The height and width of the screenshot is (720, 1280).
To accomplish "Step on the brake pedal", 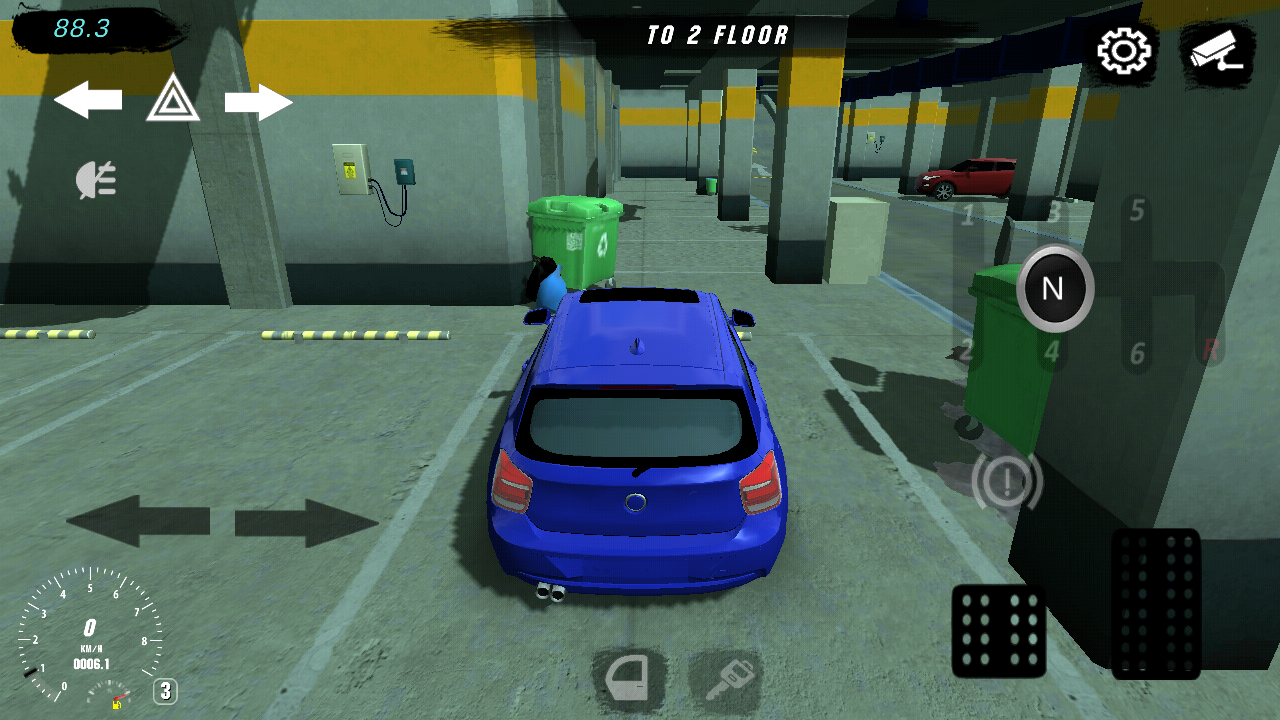I will (998, 631).
